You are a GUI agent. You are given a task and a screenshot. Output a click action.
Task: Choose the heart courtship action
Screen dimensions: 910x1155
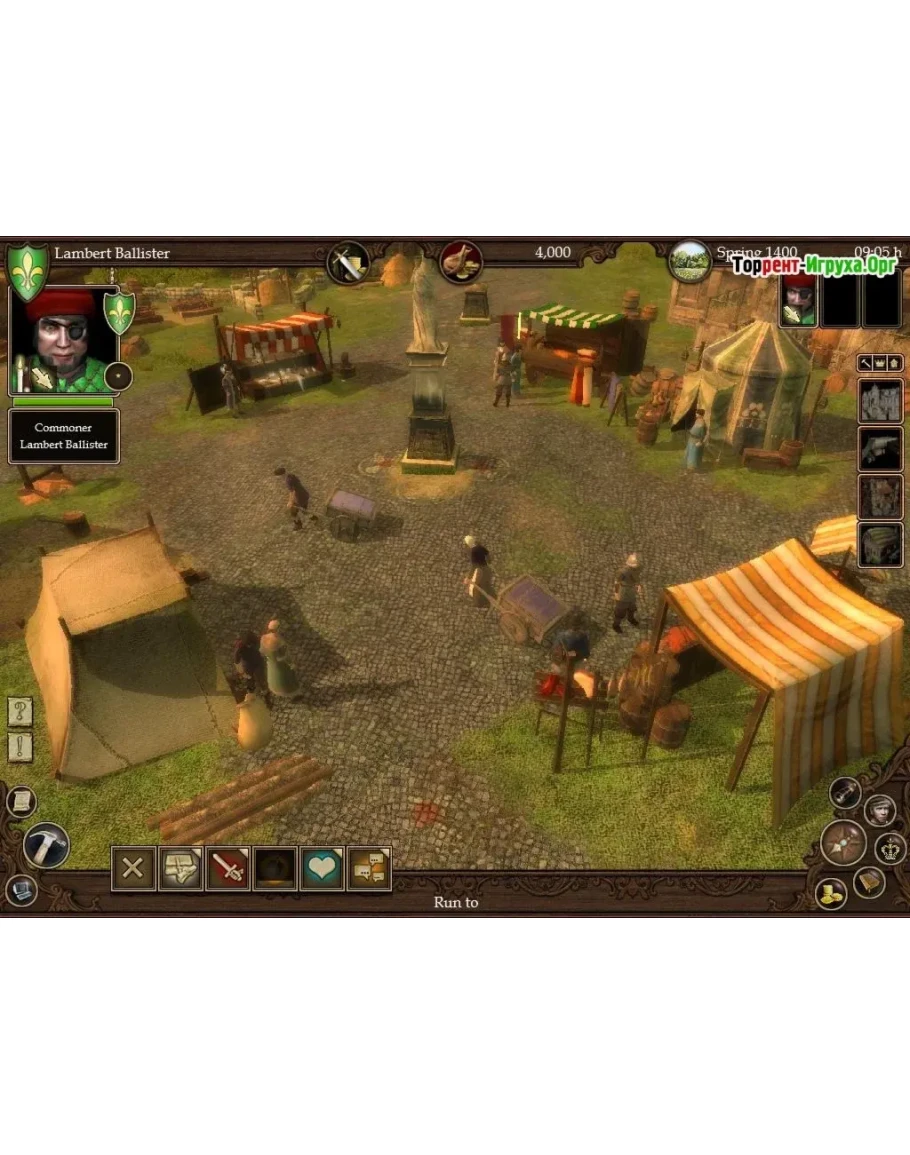[x=322, y=868]
